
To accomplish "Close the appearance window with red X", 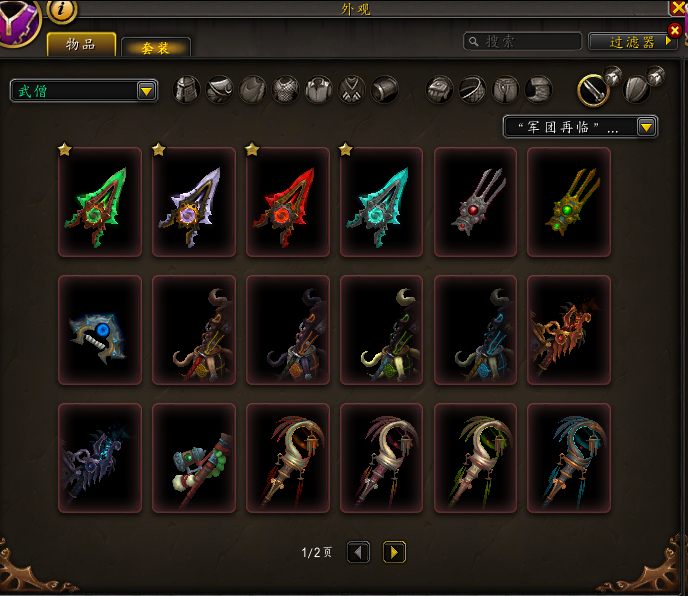I will tap(675, 30).
